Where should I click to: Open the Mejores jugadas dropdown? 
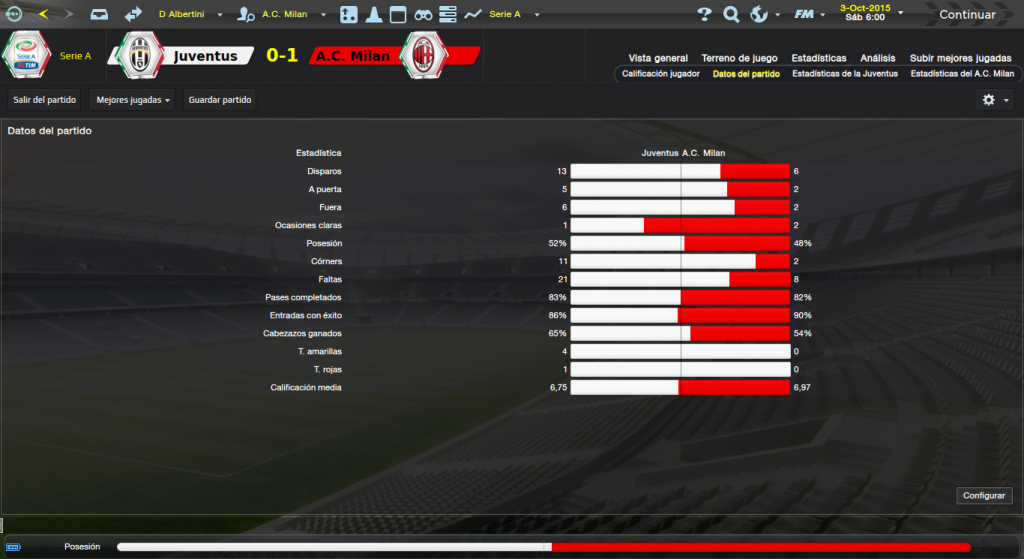[132, 100]
